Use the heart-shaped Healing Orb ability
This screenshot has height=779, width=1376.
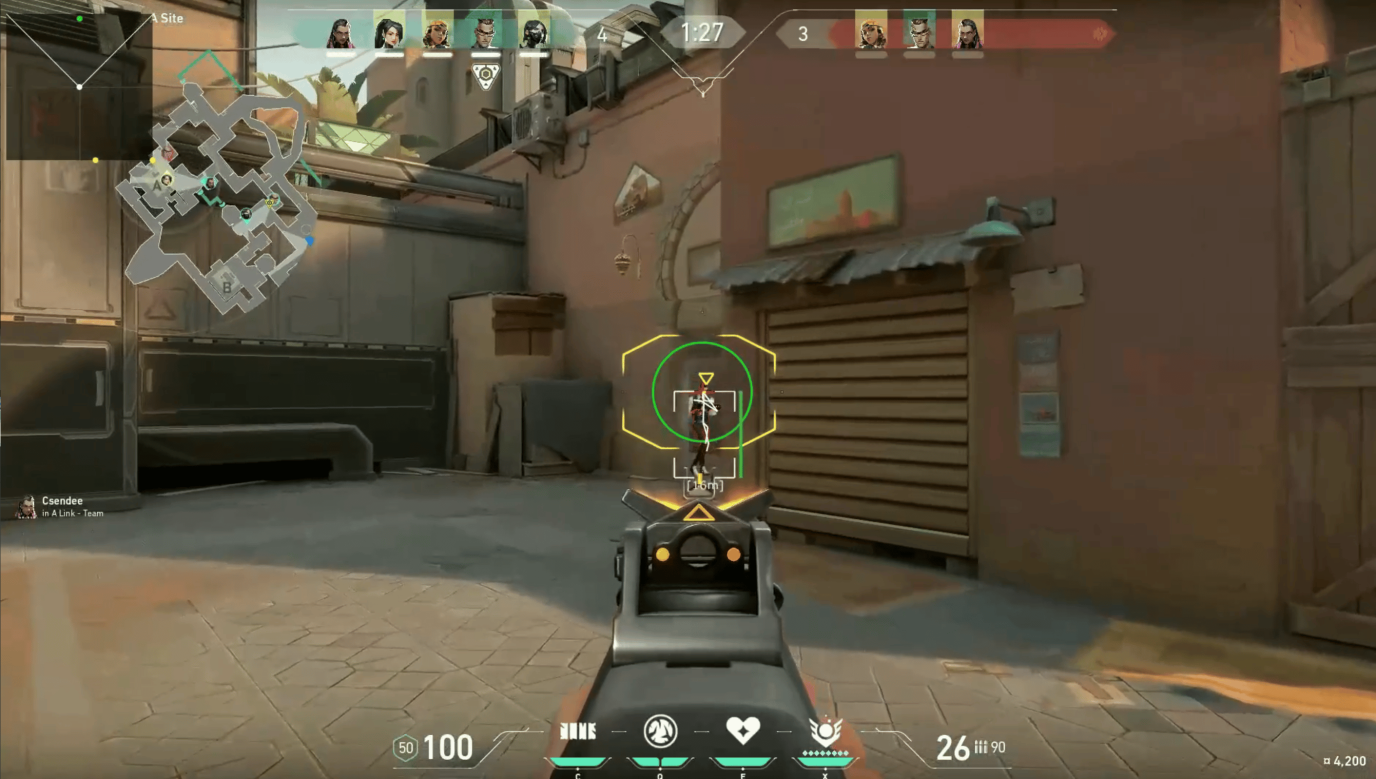pos(743,731)
